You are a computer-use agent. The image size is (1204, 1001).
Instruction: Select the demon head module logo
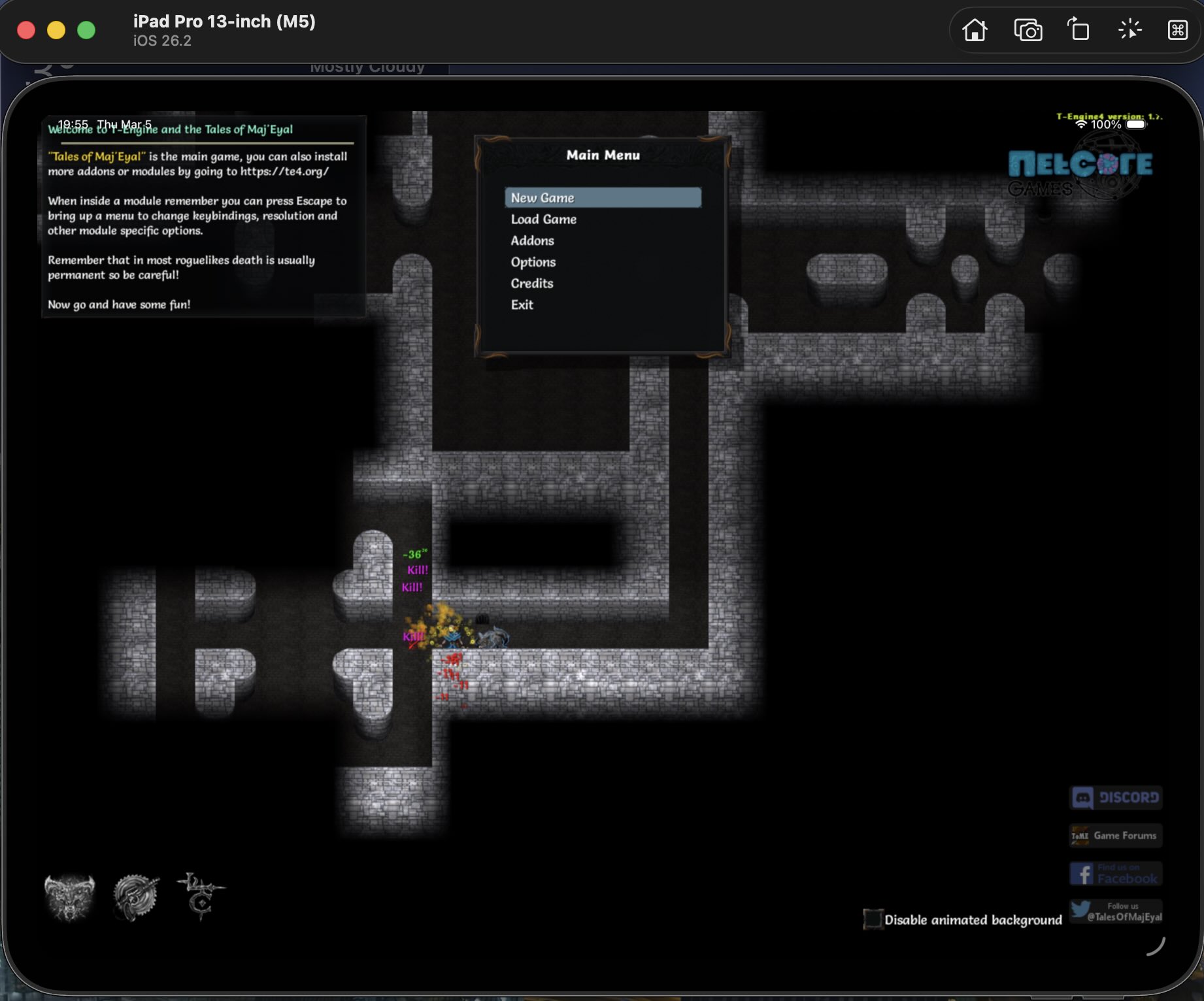69,897
